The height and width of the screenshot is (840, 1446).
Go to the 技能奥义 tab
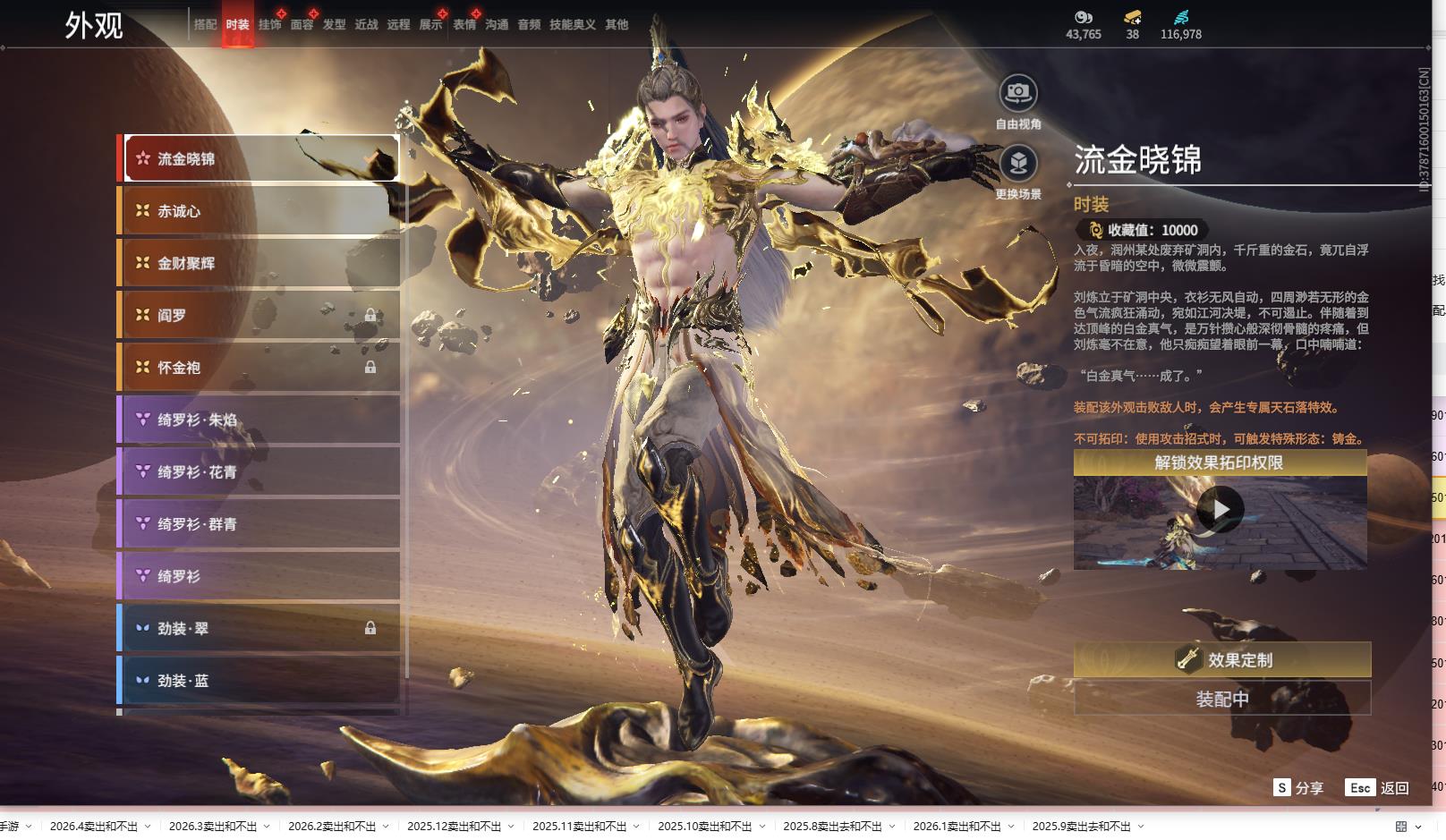572,25
